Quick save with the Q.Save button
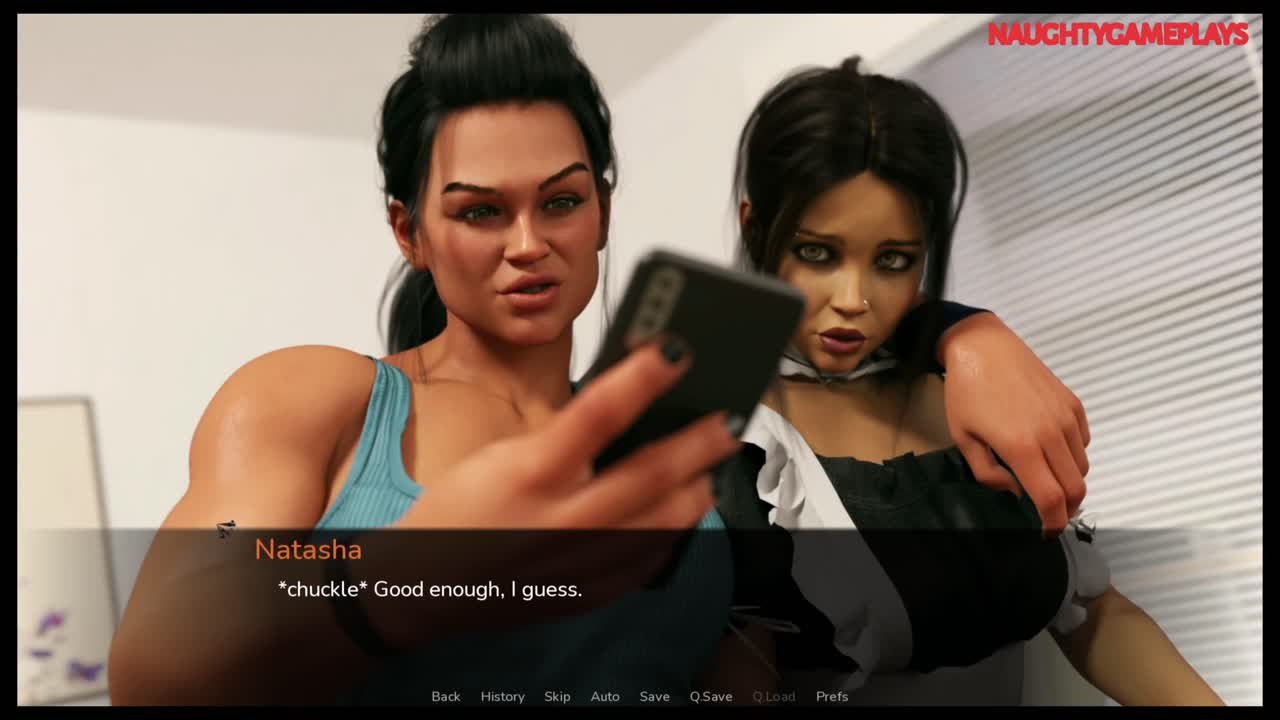Screen dimensions: 1280x720 (x=711, y=696)
